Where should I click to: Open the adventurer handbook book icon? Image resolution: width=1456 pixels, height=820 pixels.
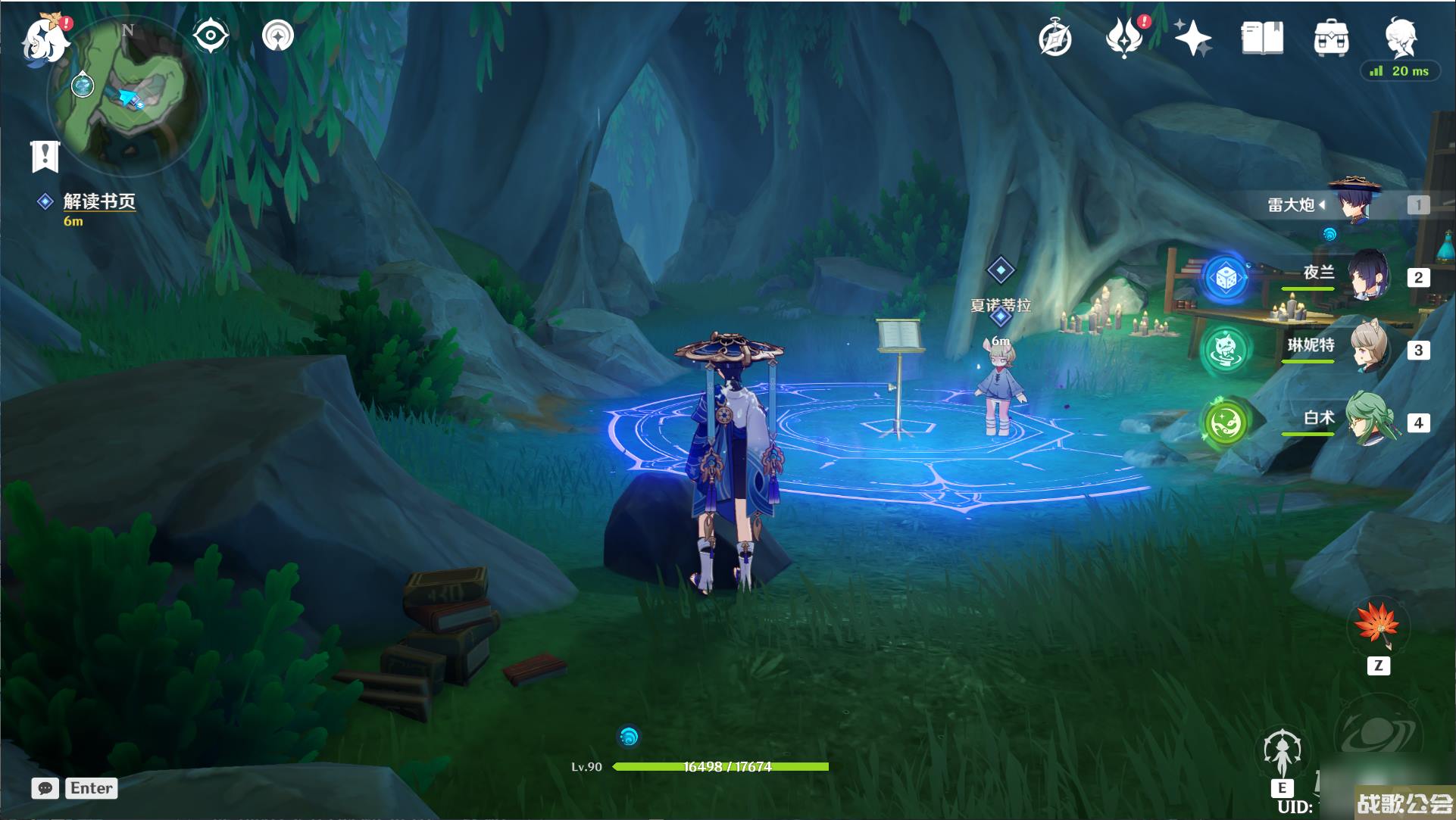[1262, 38]
